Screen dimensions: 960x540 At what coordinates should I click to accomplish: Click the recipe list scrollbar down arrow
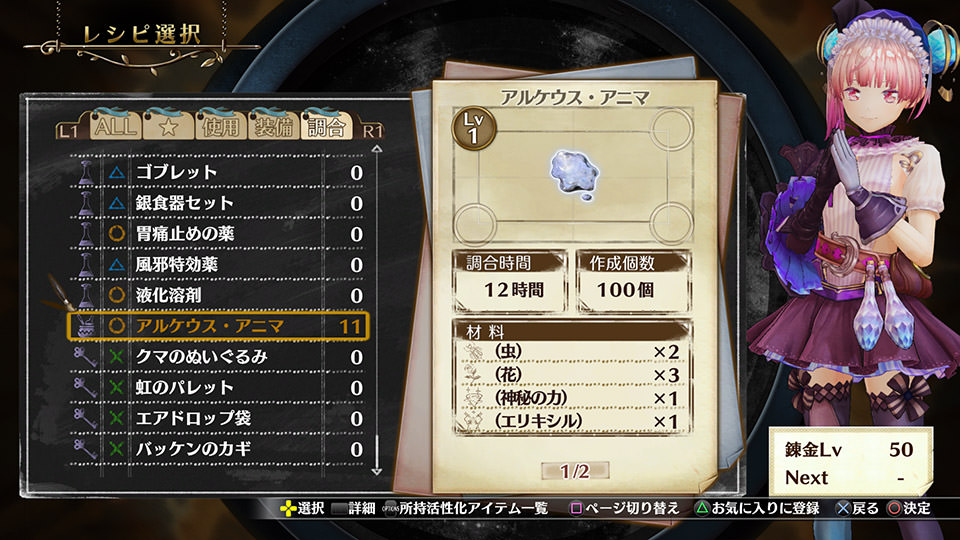coord(378,467)
